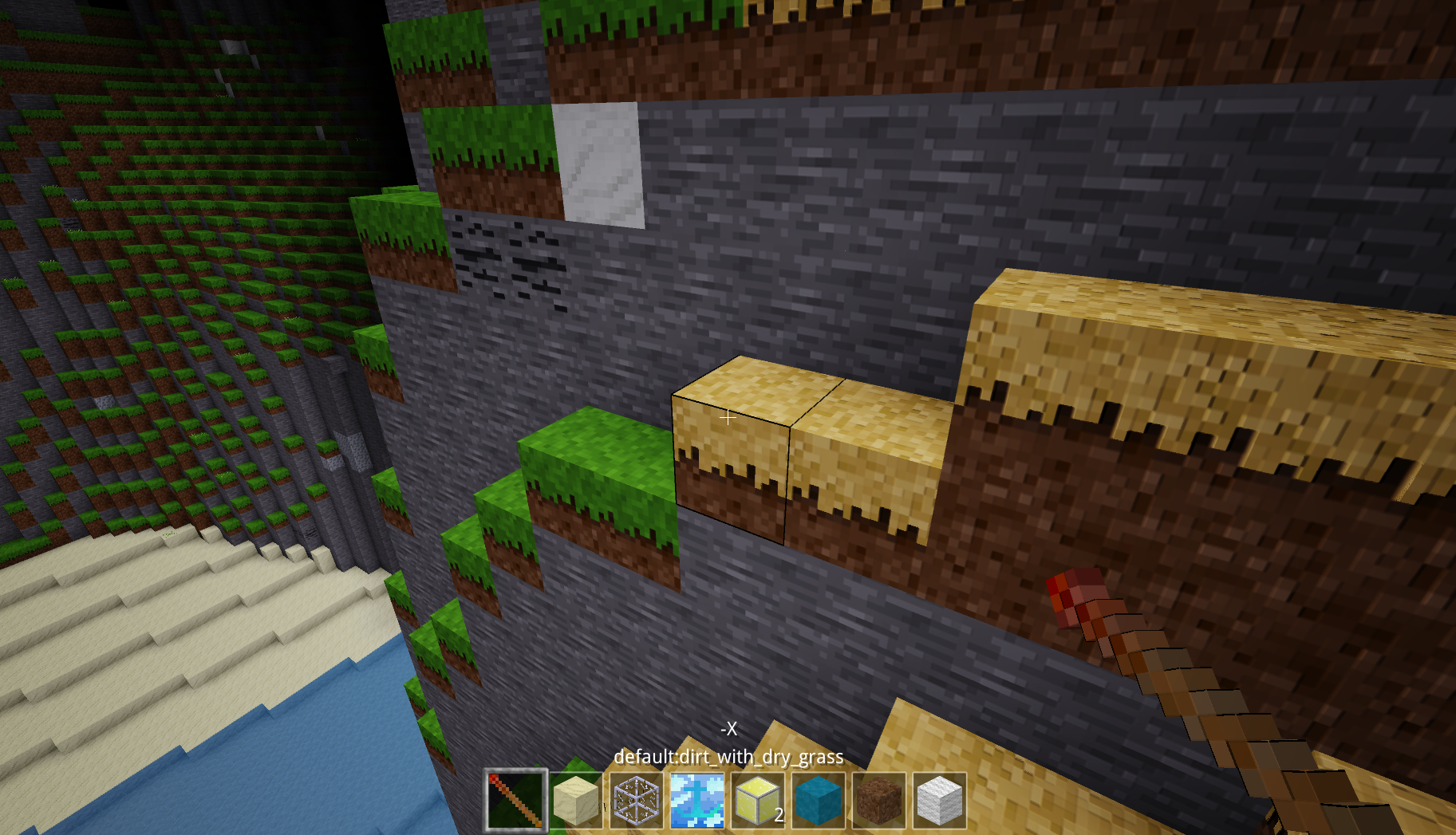Choose the glass block hotbar slot
This screenshot has width=1456, height=835.
637,800
